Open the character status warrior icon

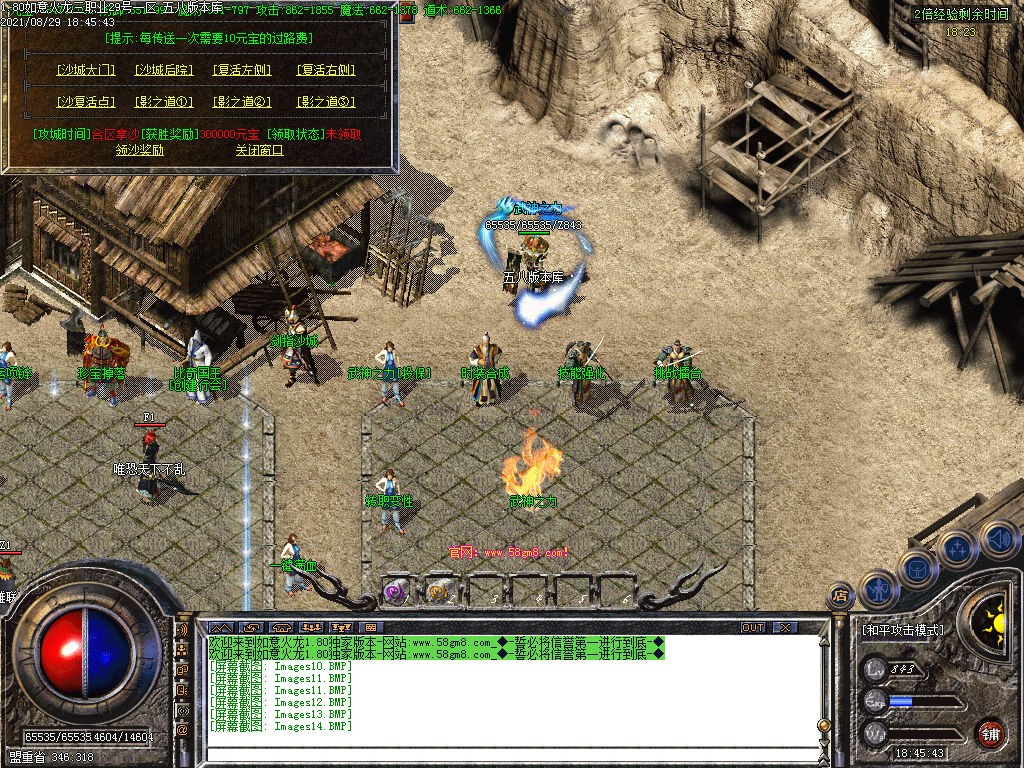pos(880,588)
